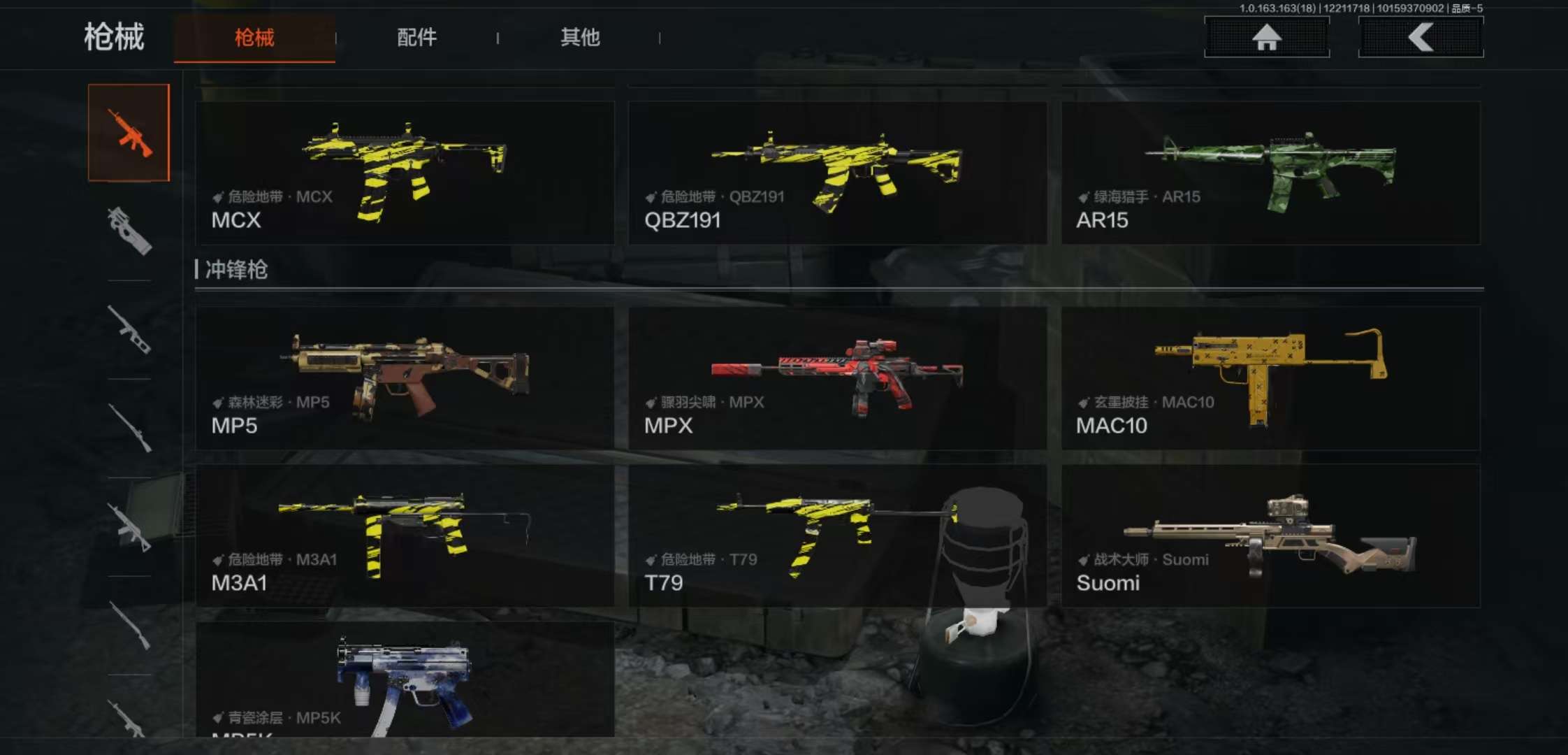Image resolution: width=1568 pixels, height=755 pixels.
Task: Click the home icon in the top bar
Action: 1266,38
